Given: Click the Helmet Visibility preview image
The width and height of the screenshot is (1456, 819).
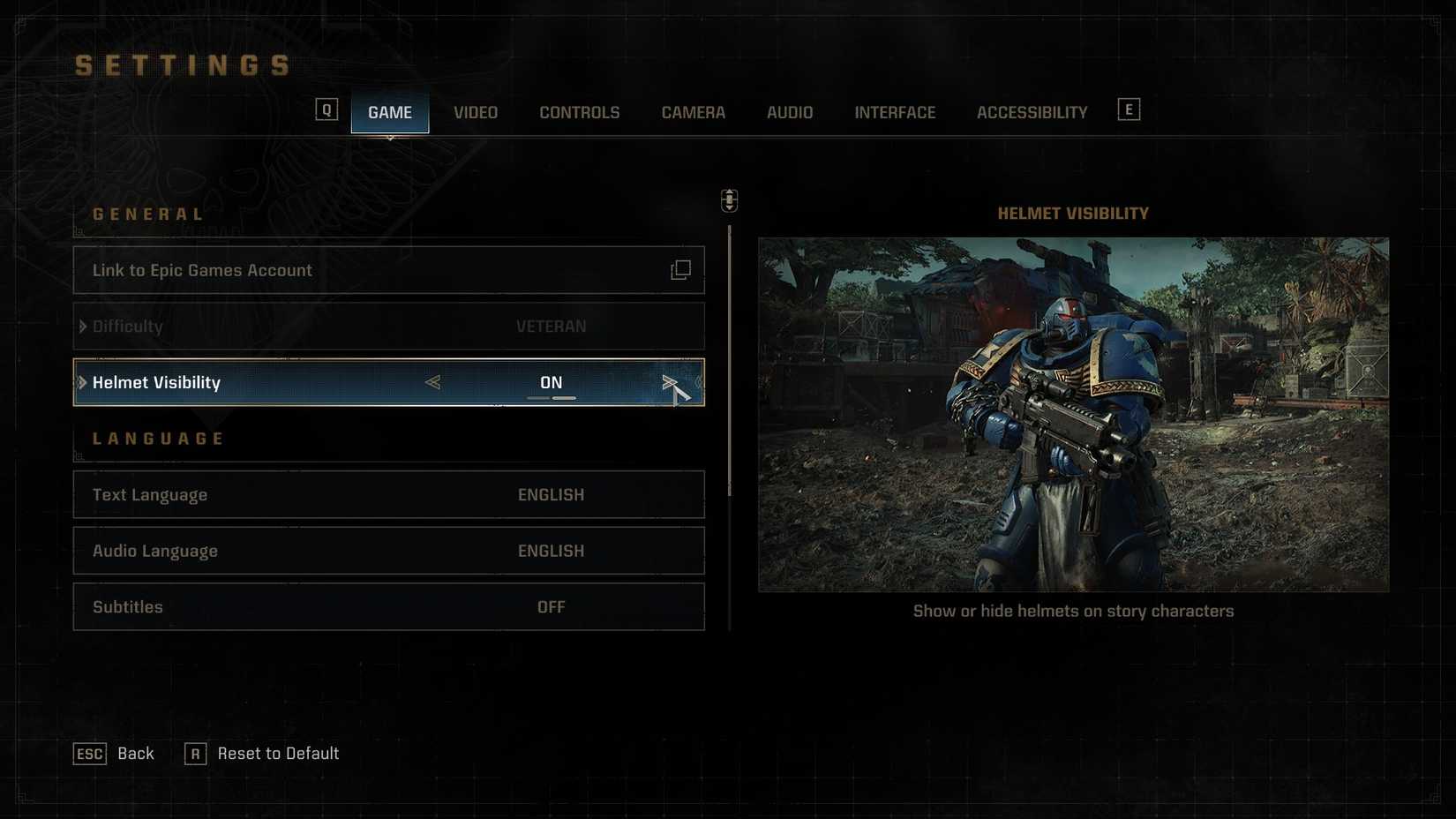Looking at the screenshot, I should tap(1073, 409).
